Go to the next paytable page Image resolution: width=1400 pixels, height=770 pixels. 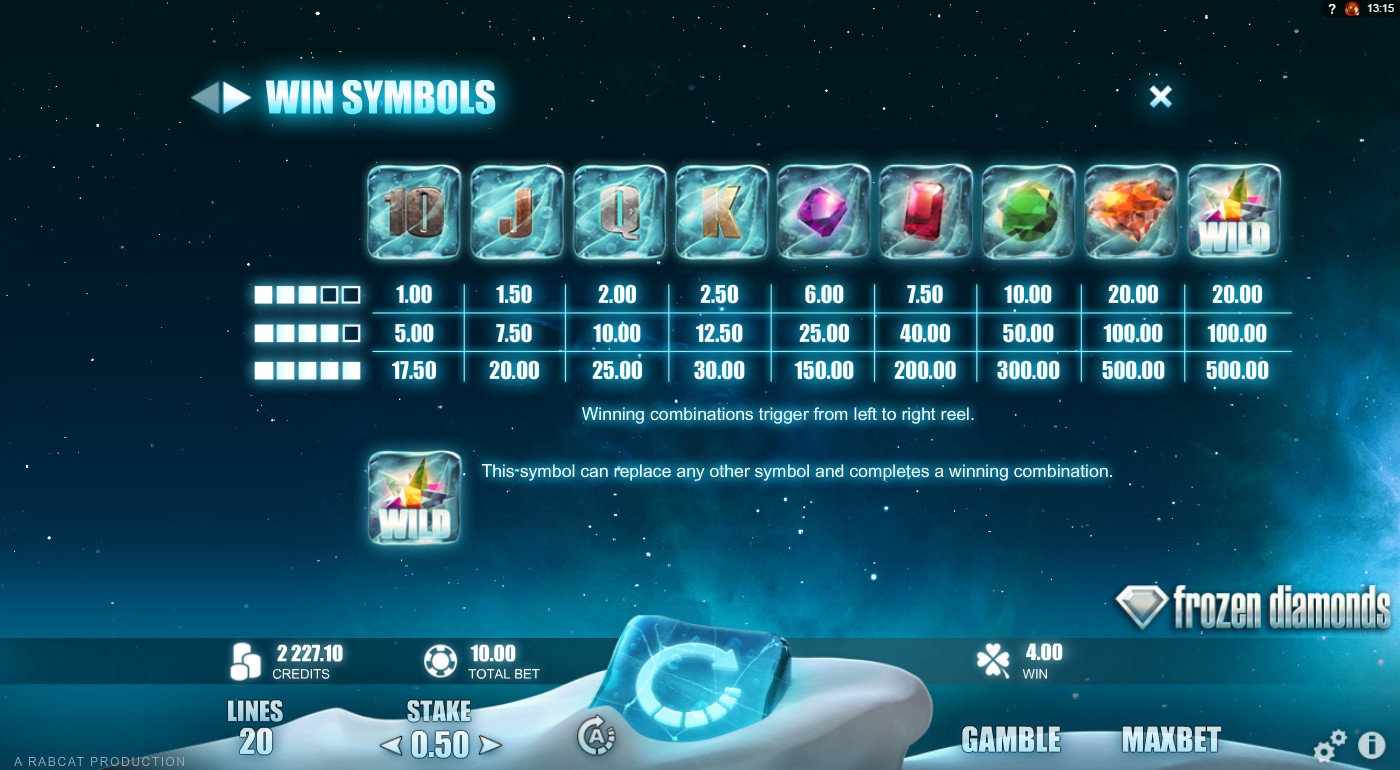tap(237, 97)
